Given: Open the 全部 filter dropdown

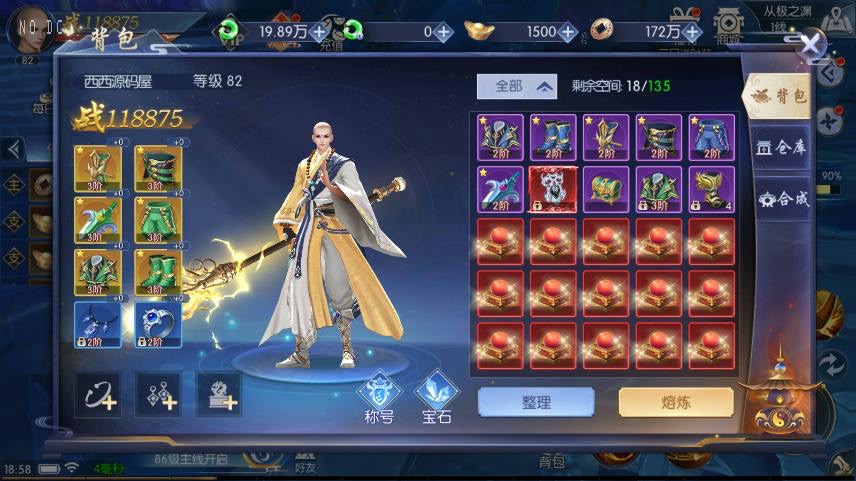Looking at the screenshot, I should click(x=516, y=86).
